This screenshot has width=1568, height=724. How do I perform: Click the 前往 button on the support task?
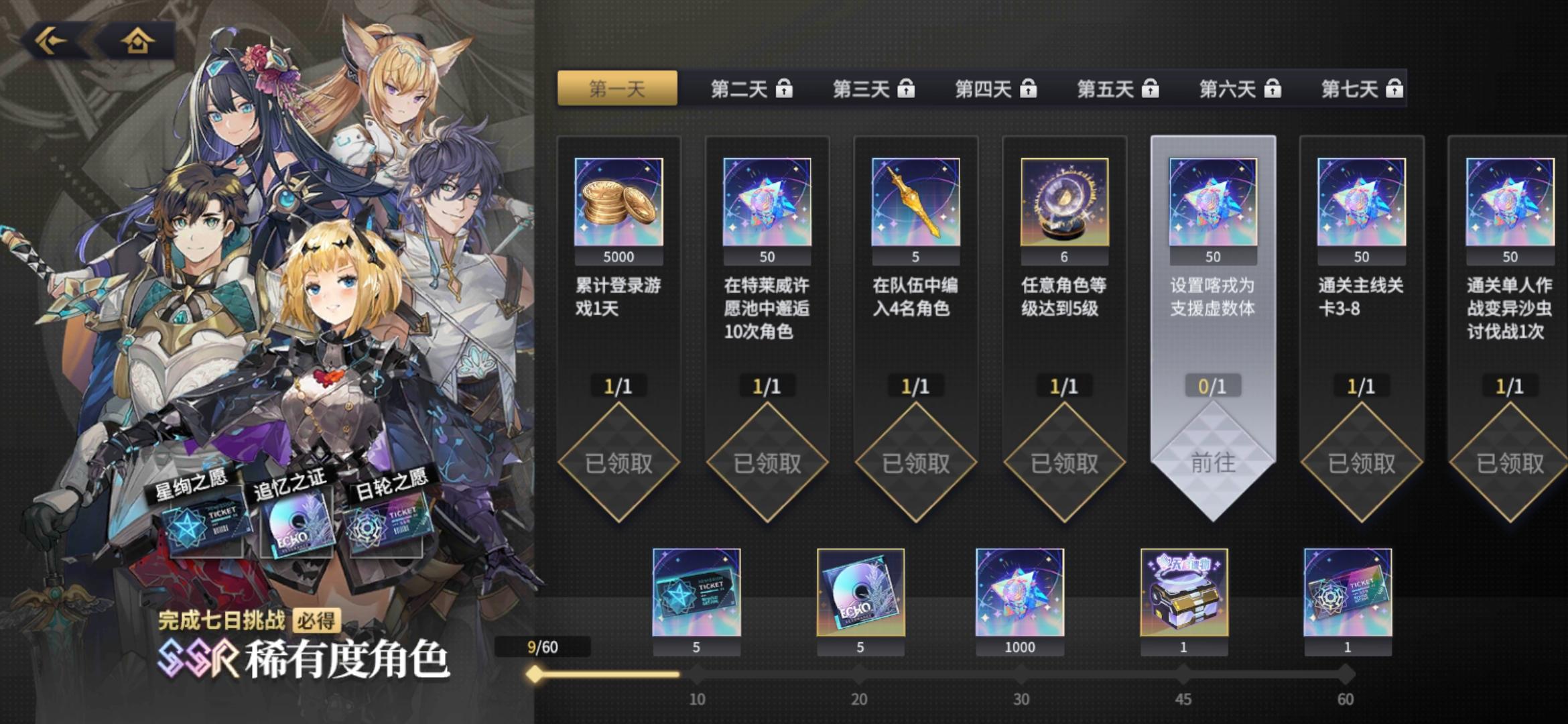point(1214,461)
